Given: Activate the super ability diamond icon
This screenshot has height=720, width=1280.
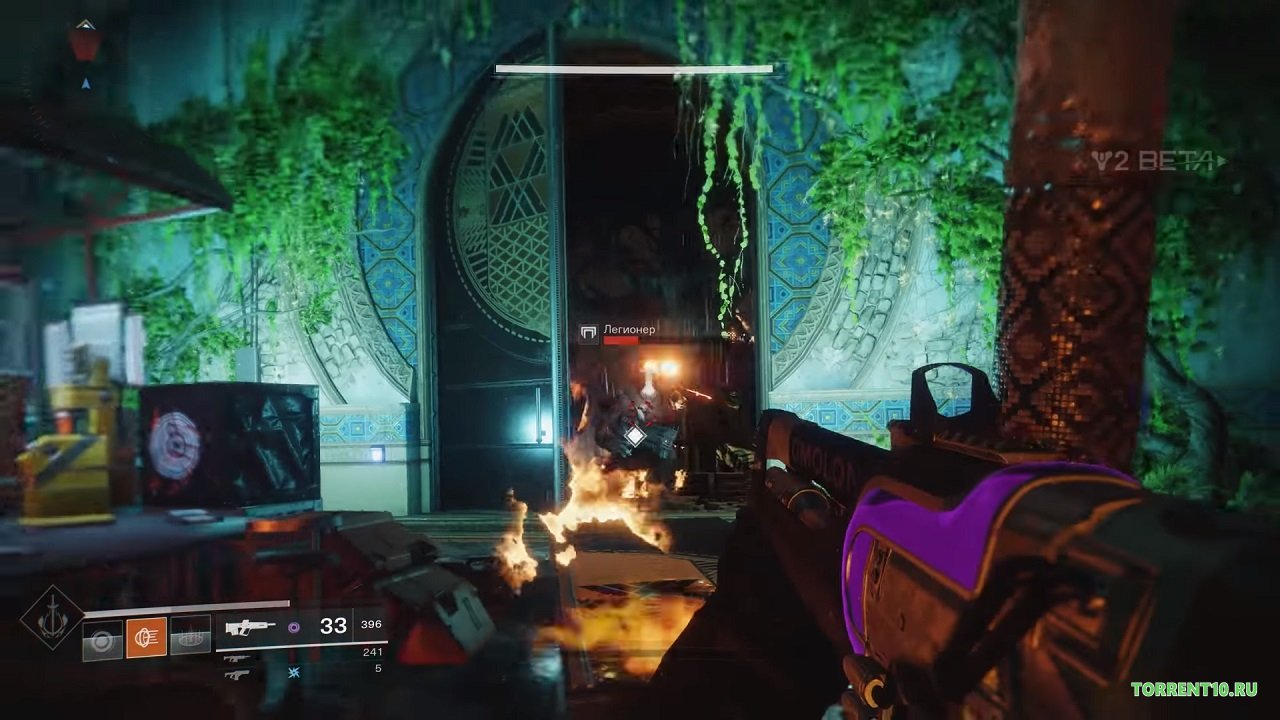Looking at the screenshot, I should coord(52,617).
